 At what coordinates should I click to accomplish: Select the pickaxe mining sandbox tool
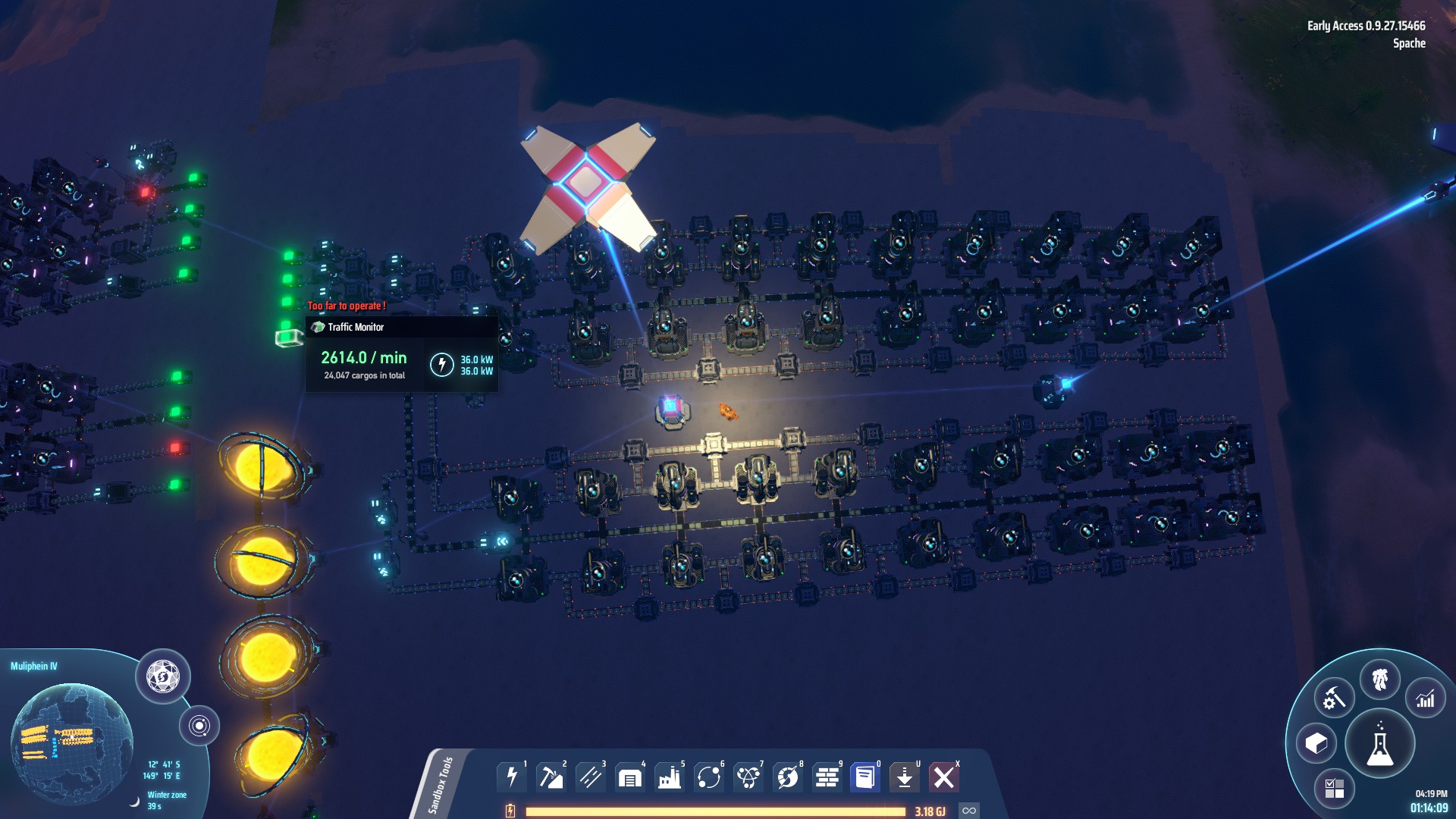tap(551, 777)
